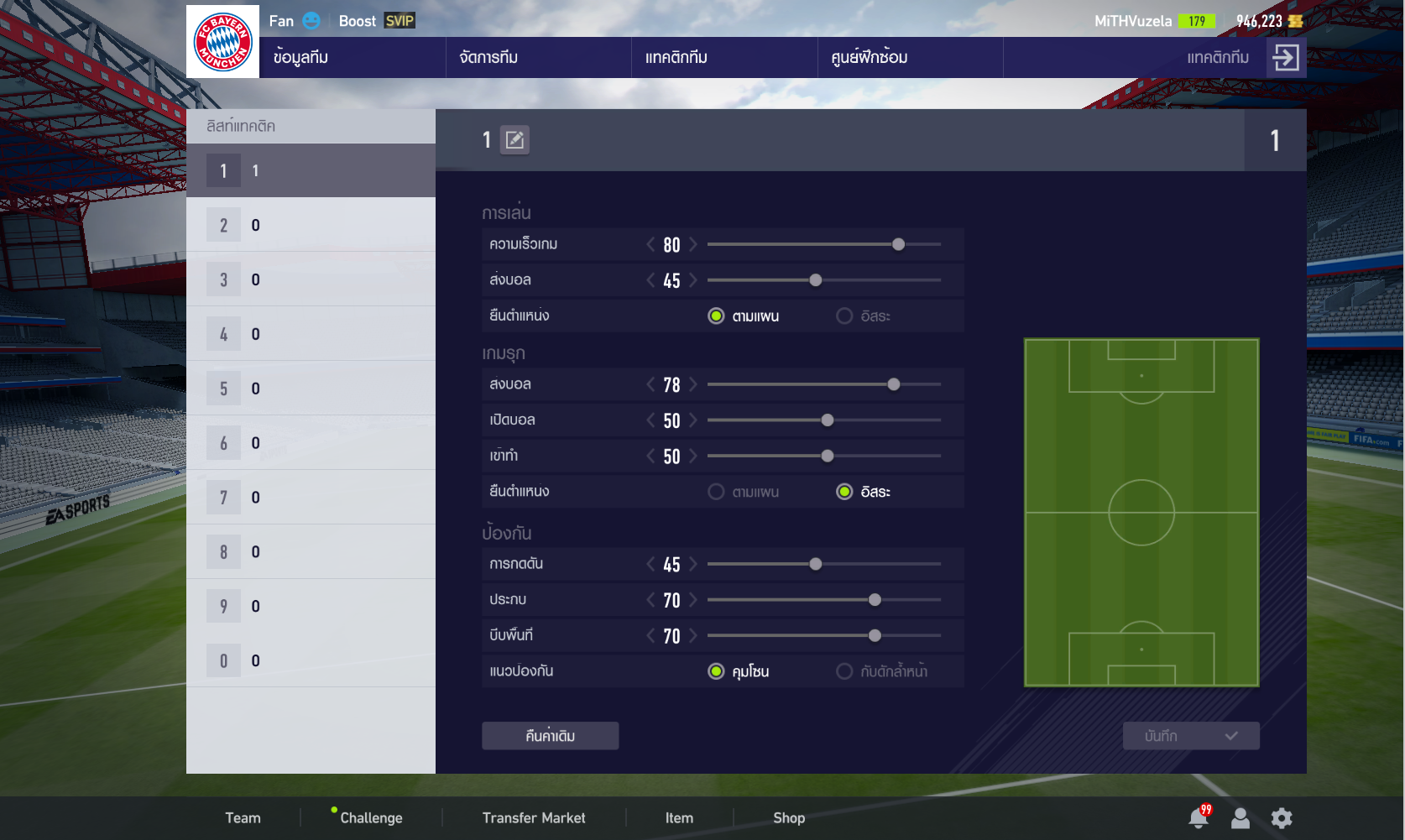
Task: Open the Challenge menu
Action: pos(371,818)
